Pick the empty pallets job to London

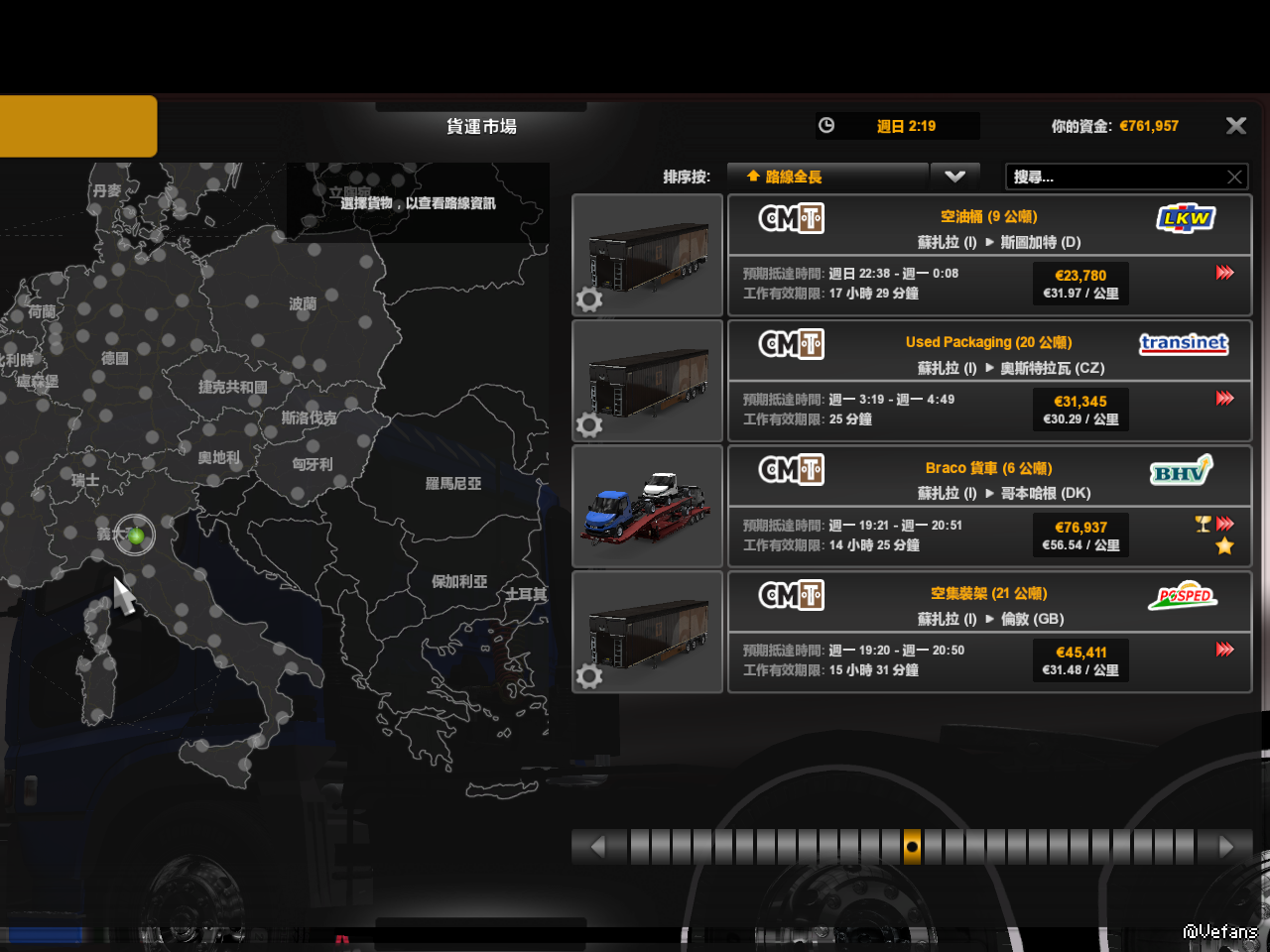pos(989,632)
